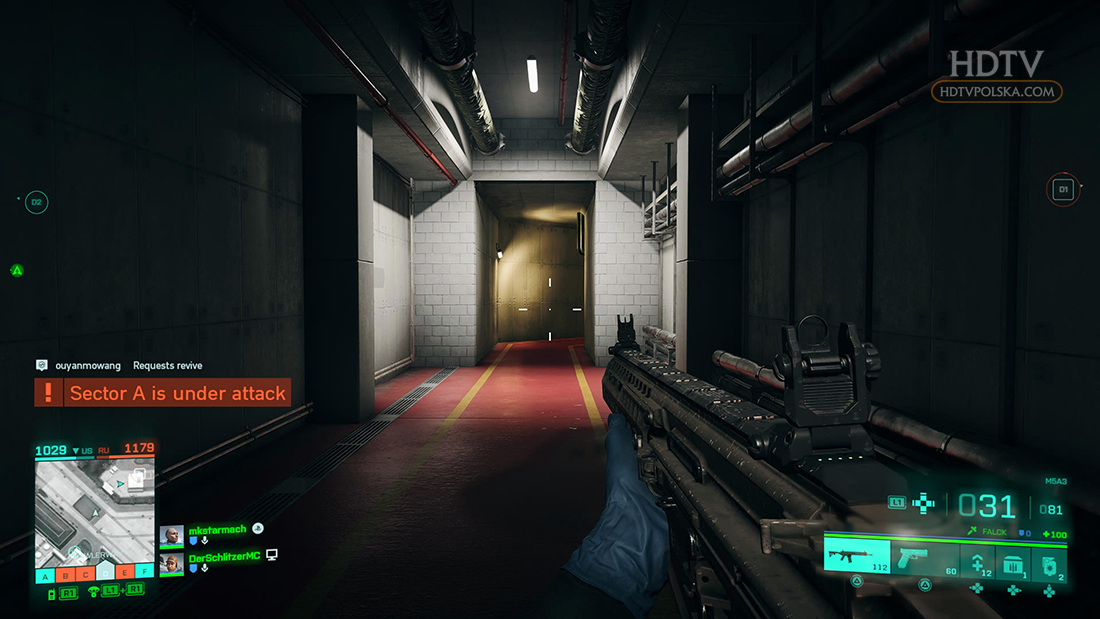This screenshot has height=619, width=1100.
Task: Click the D2 objective marker
Action: 37,202
